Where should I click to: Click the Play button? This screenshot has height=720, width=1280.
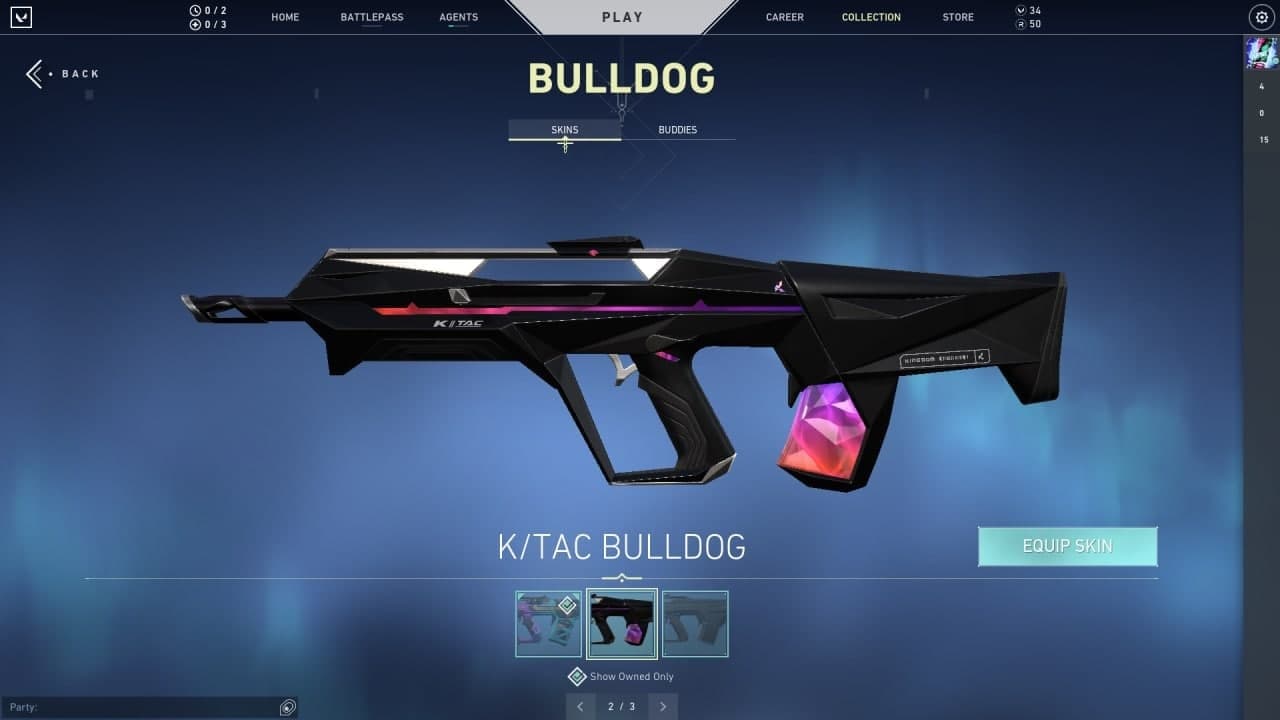(622, 17)
